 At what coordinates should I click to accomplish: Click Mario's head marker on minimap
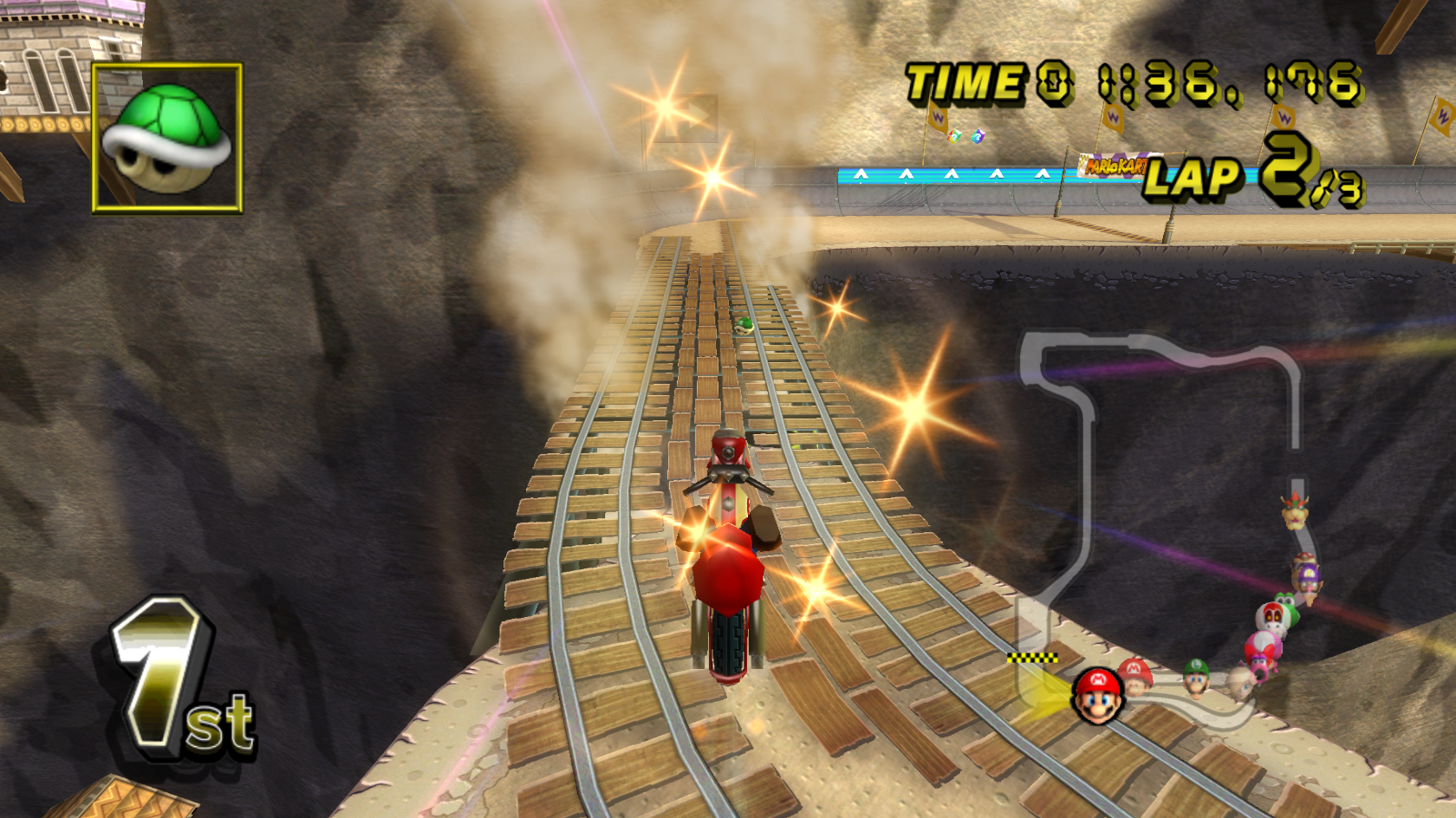coord(1098,695)
